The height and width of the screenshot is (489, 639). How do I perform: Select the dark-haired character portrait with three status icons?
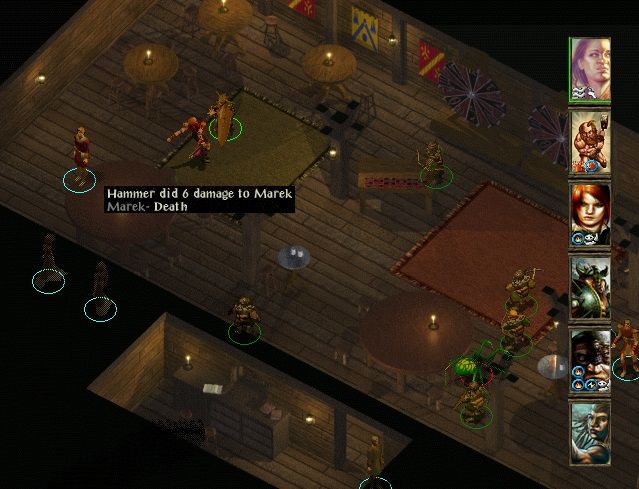[x=590, y=359]
